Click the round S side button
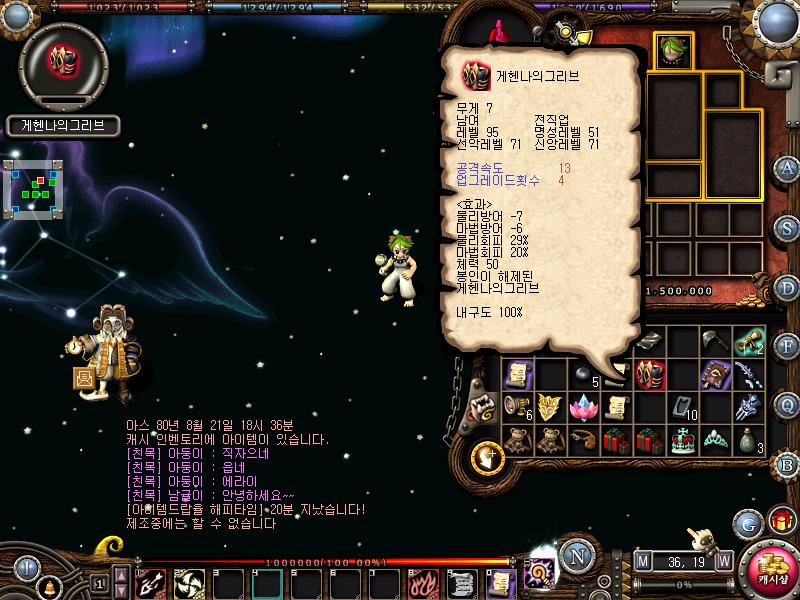The width and height of the screenshot is (800, 600). [788, 227]
